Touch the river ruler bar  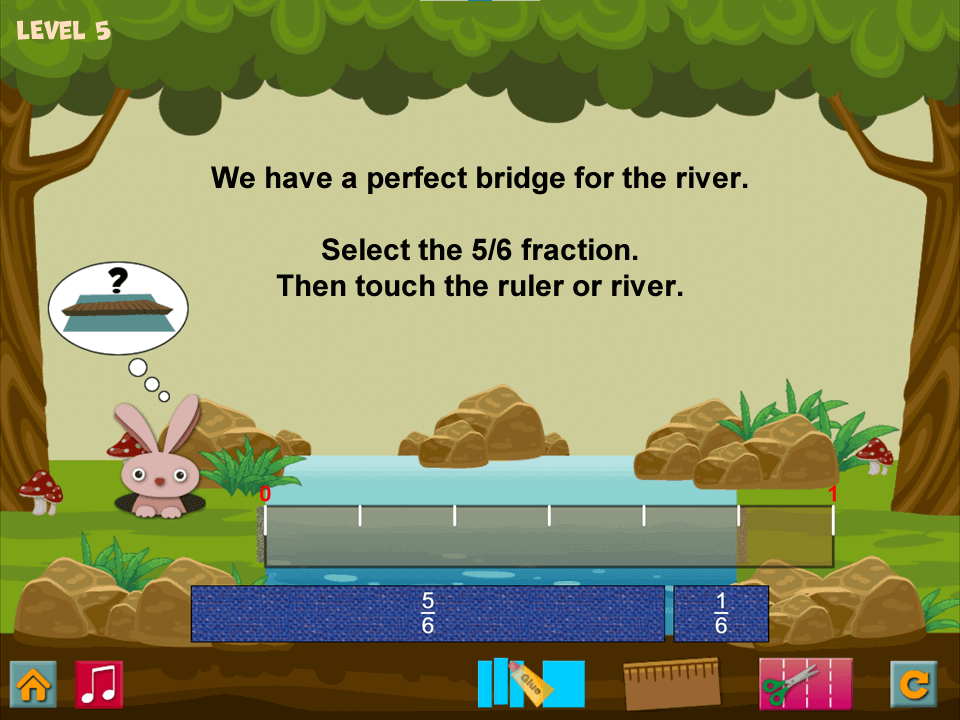tap(548, 537)
